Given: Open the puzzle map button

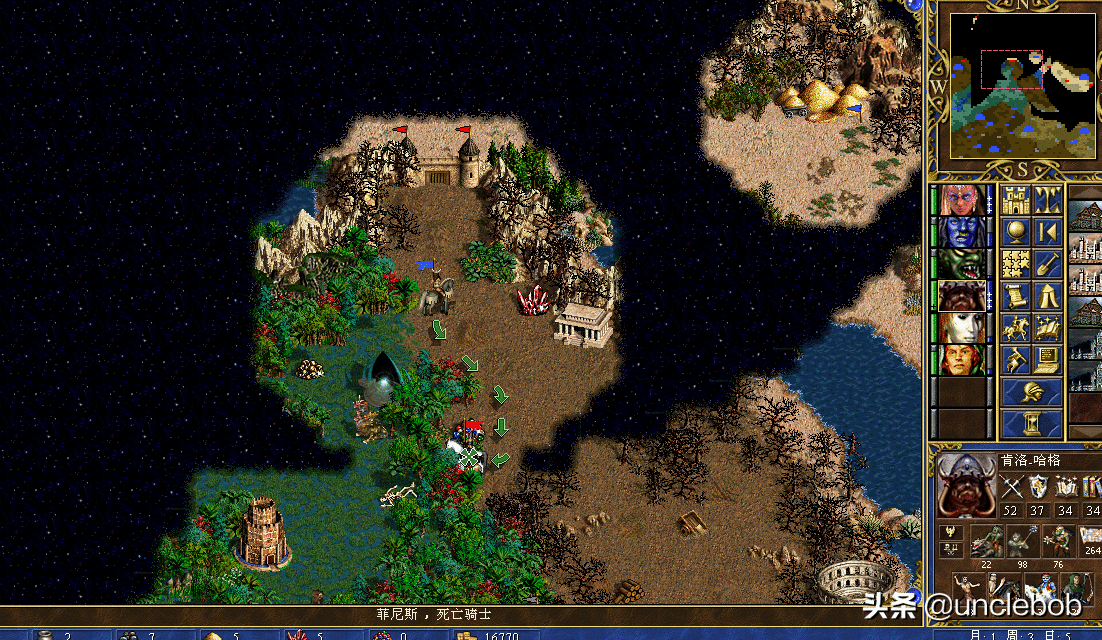Looking at the screenshot, I should [1017, 263].
